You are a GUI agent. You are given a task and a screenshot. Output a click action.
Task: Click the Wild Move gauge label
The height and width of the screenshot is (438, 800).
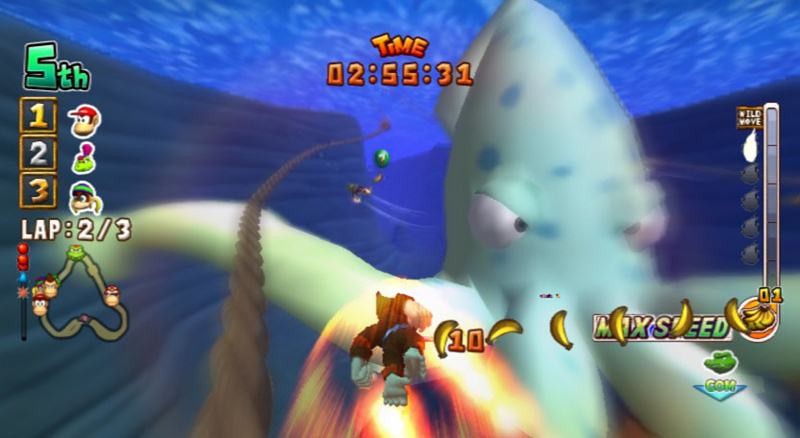[749, 118]
